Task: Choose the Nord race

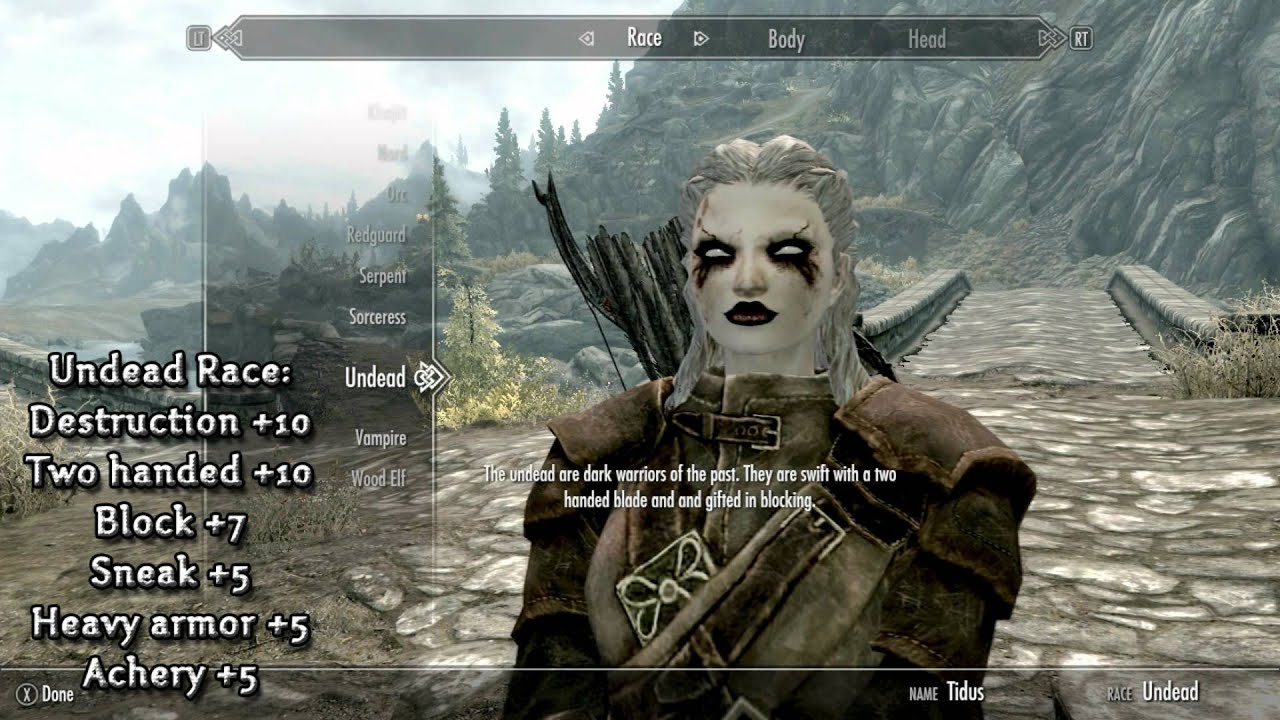Action: [x=391, y=153]
